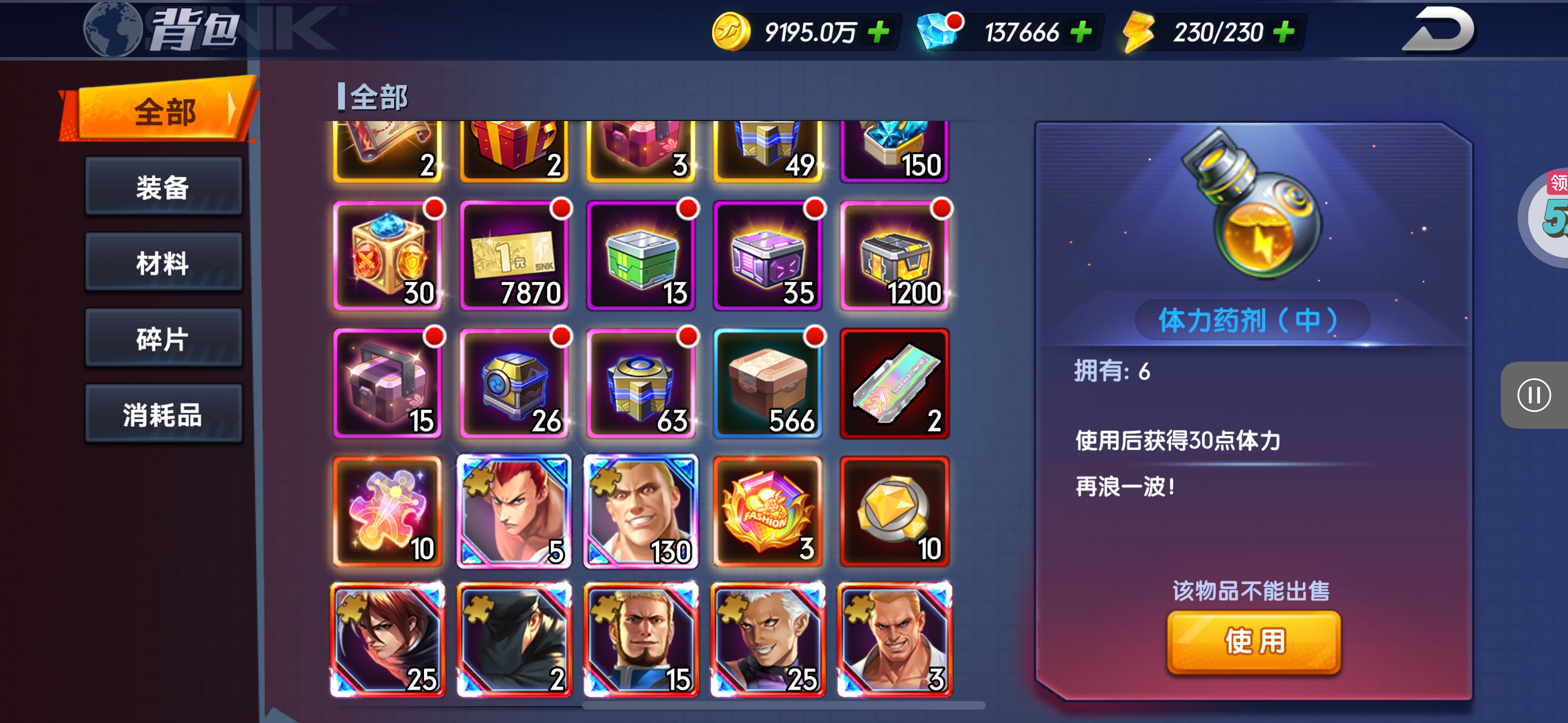Show the 碎片 fragments tab
Screen dimensions: 1568x723
163,339
